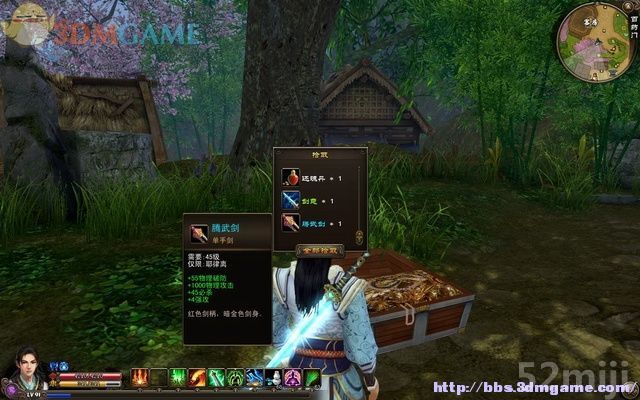Open the circular minimap
Image resolution: width=640 pixels, height=400 pixels.
coord(594,41)
